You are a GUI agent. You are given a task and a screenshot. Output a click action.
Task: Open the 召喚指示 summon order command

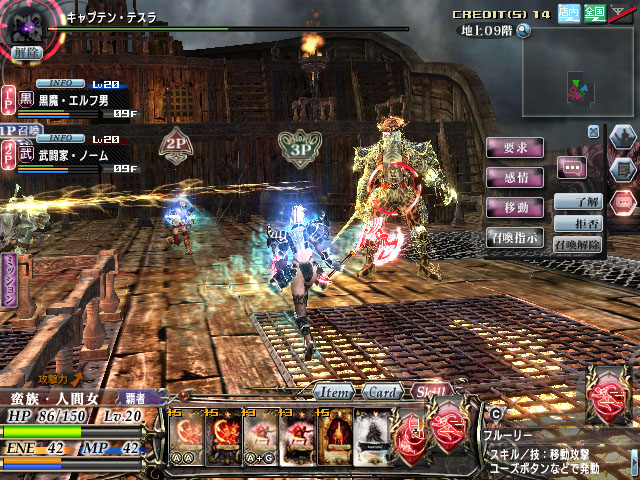pos(515,238)
